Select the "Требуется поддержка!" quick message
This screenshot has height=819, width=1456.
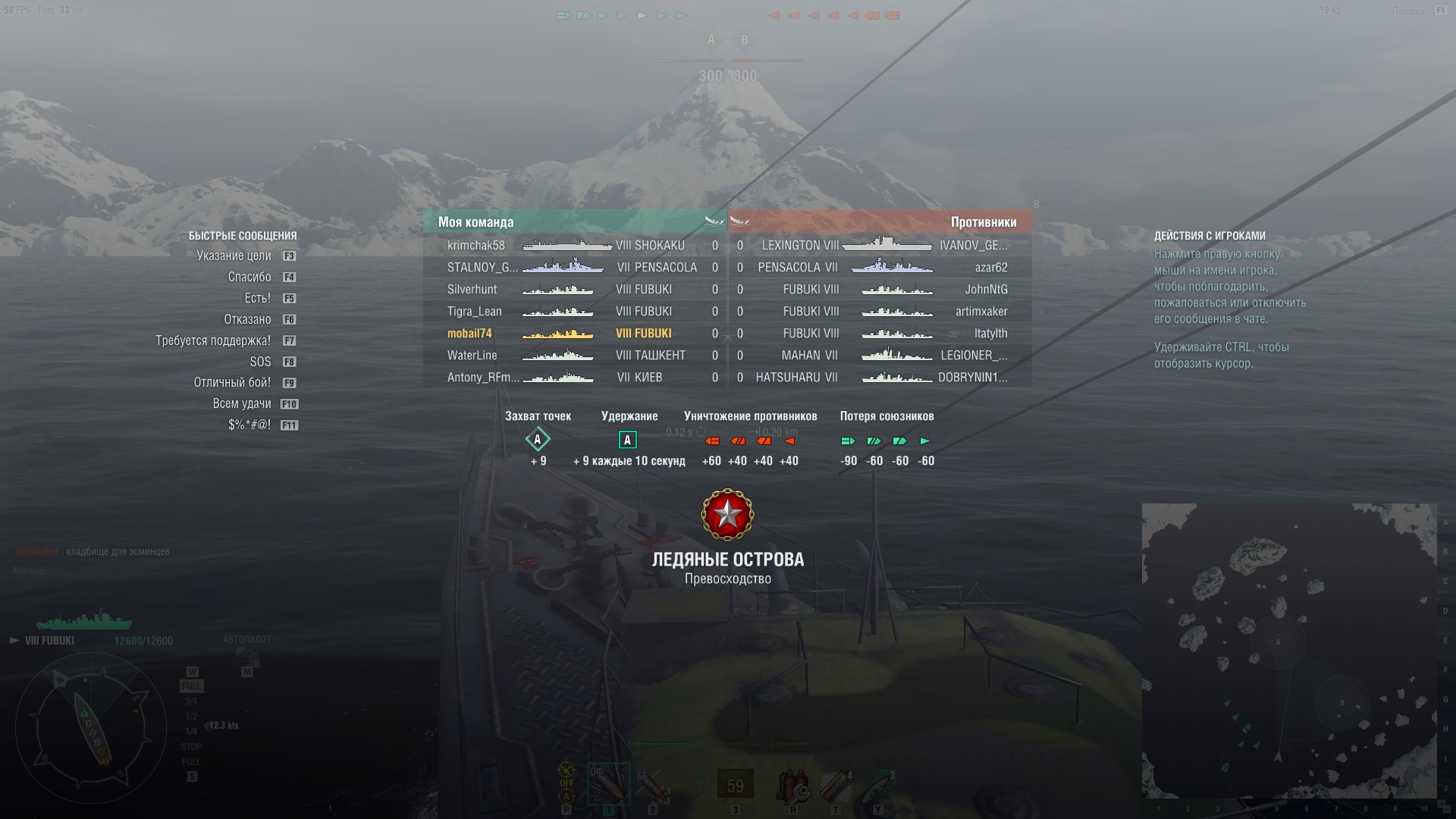point(213,341)
